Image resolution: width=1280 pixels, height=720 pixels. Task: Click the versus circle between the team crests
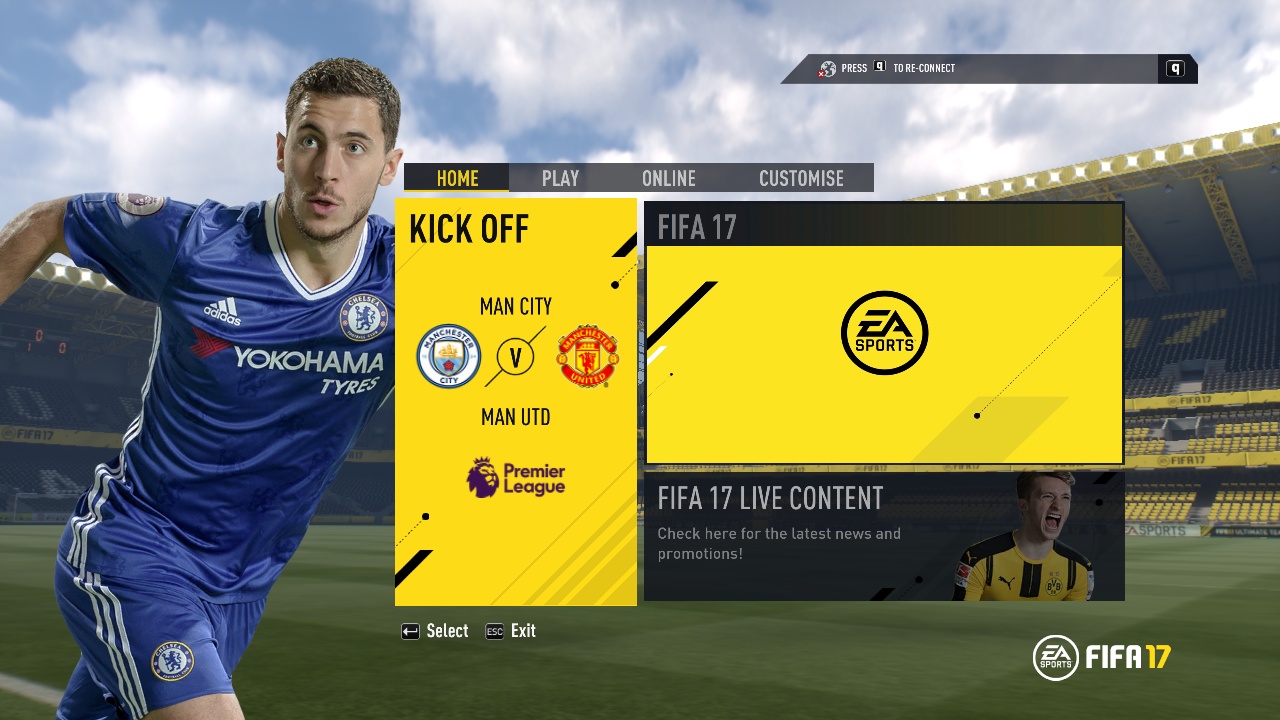516,357
